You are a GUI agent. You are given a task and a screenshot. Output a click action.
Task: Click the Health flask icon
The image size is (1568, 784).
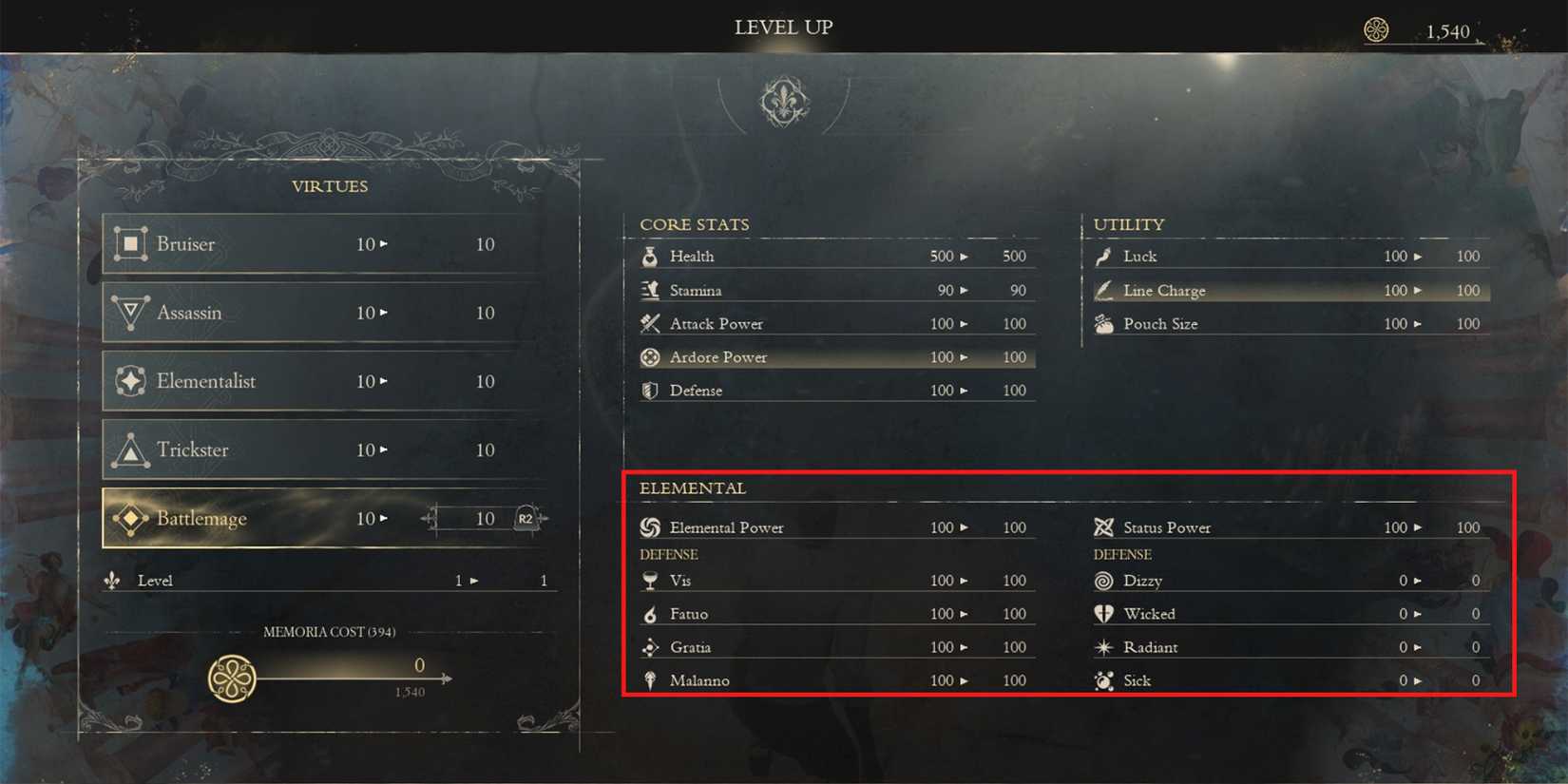(x=650, y=256)
